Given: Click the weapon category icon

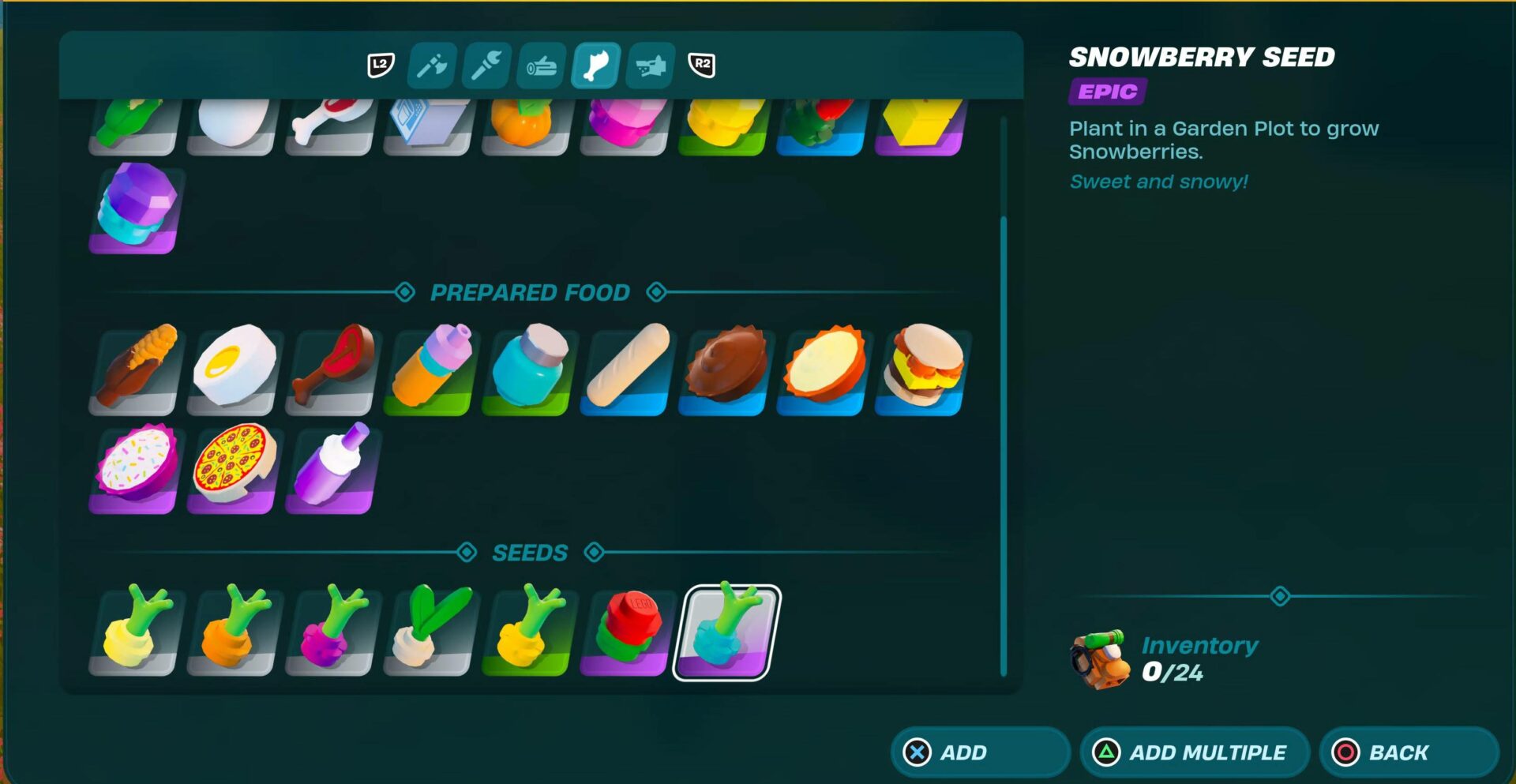Looking at the screenshot, I should (648, 67).
